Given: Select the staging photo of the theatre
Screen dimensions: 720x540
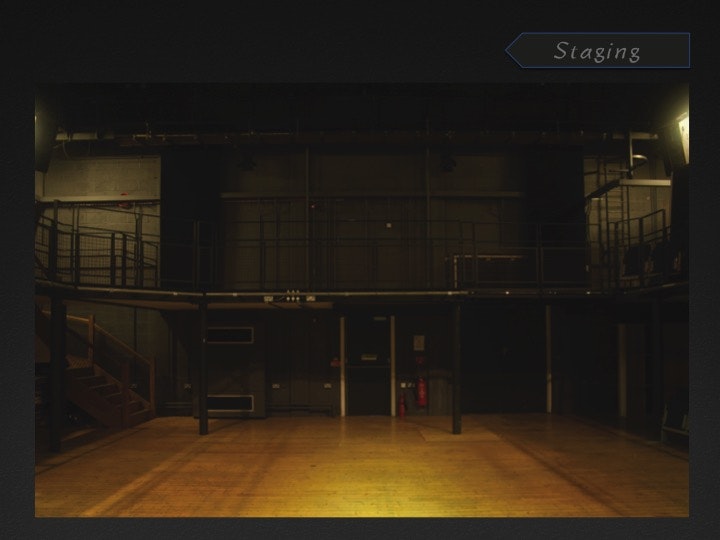Looking at the screenshot, I should tap(361, 299).
